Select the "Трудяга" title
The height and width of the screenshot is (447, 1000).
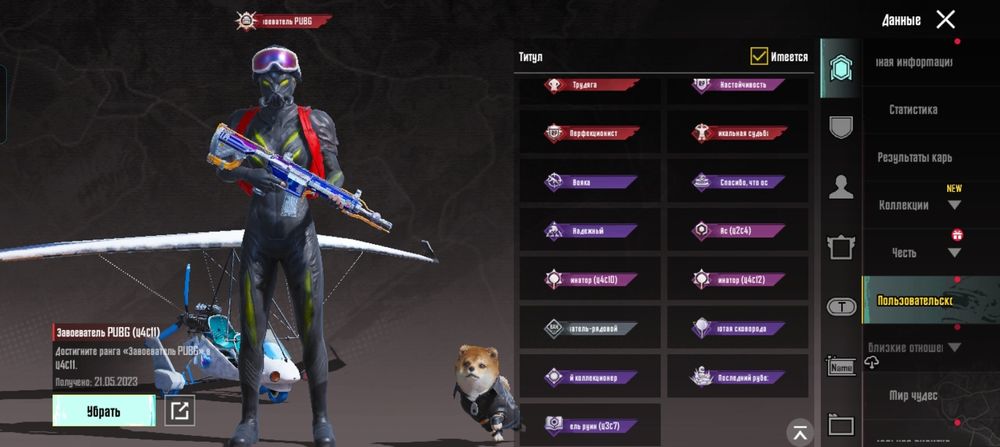click(590, 85)
